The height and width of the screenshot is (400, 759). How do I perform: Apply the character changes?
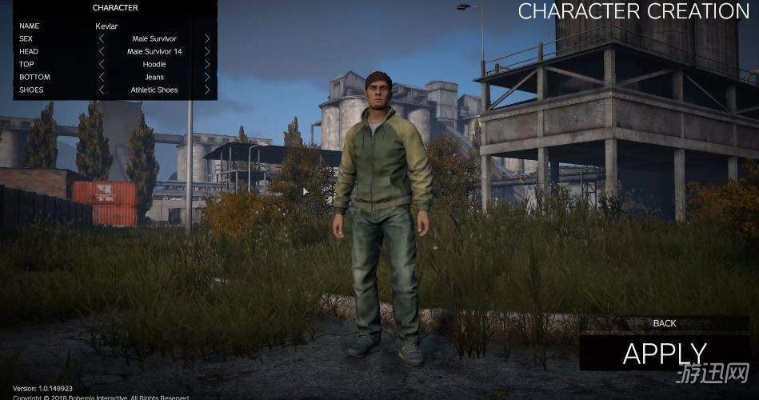664,353
